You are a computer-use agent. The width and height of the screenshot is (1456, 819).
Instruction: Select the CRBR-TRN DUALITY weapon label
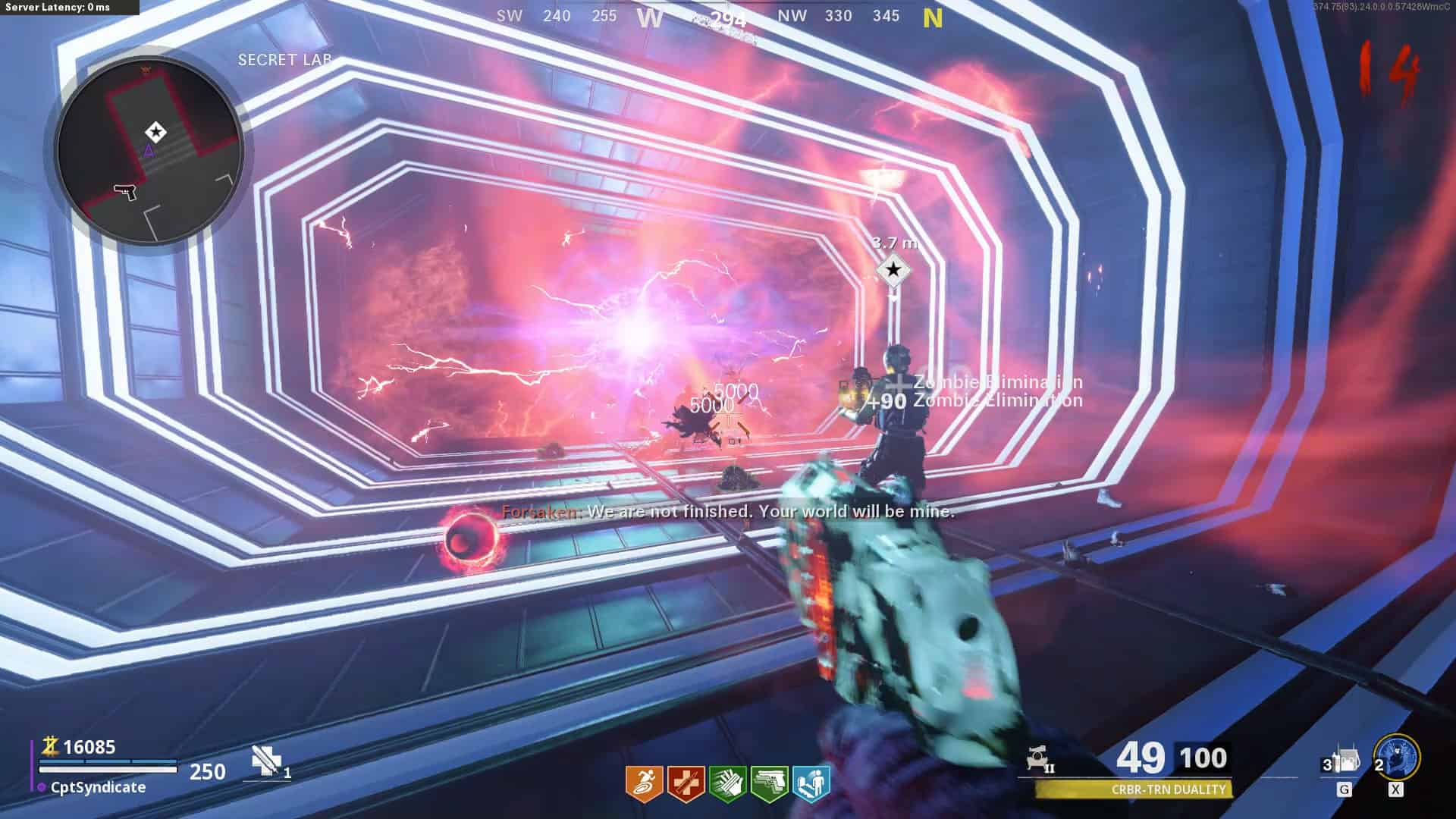(1168, 789)
